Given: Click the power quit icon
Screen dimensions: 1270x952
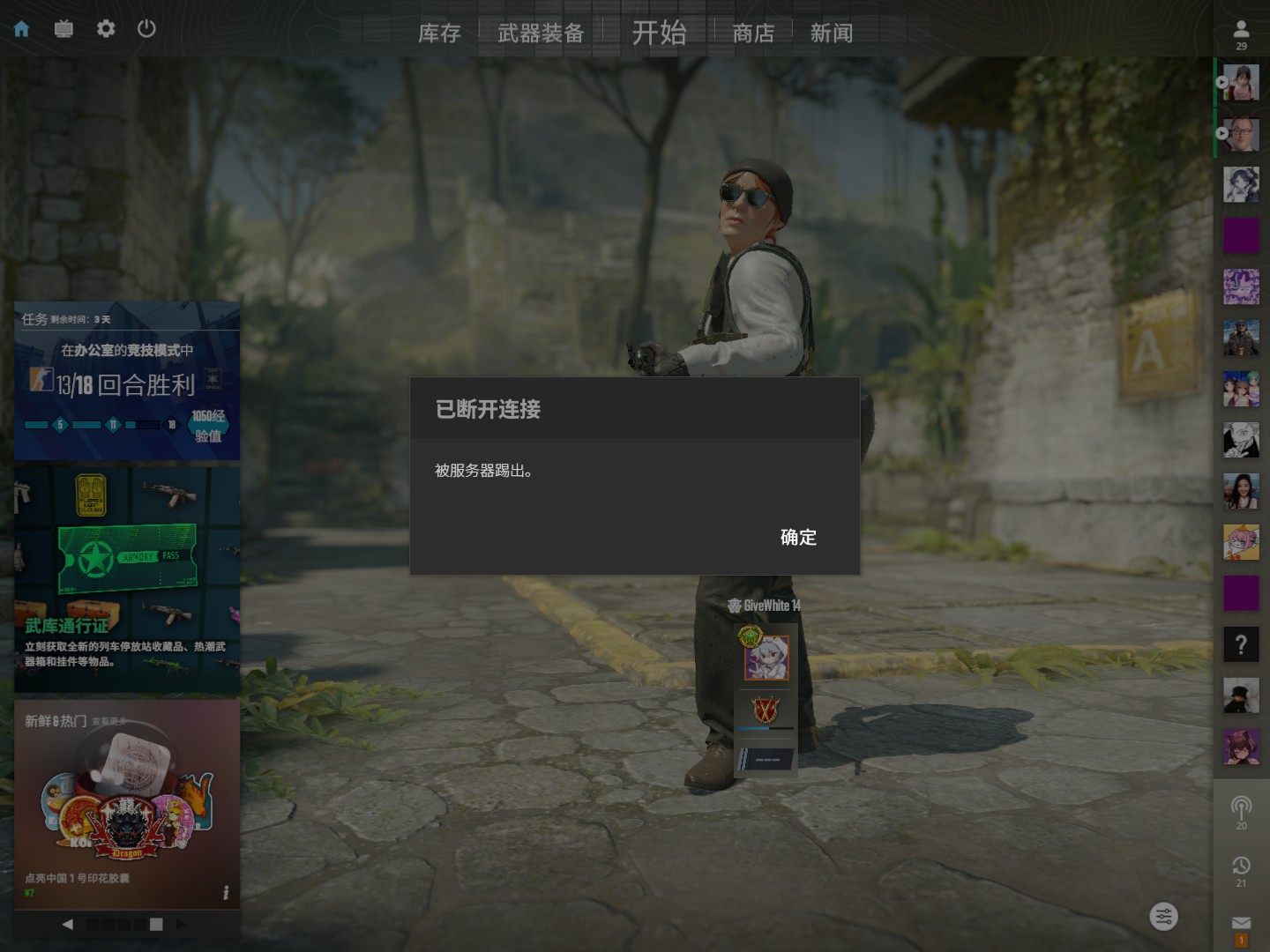Looking at the screenshot, I should point(147,29).
